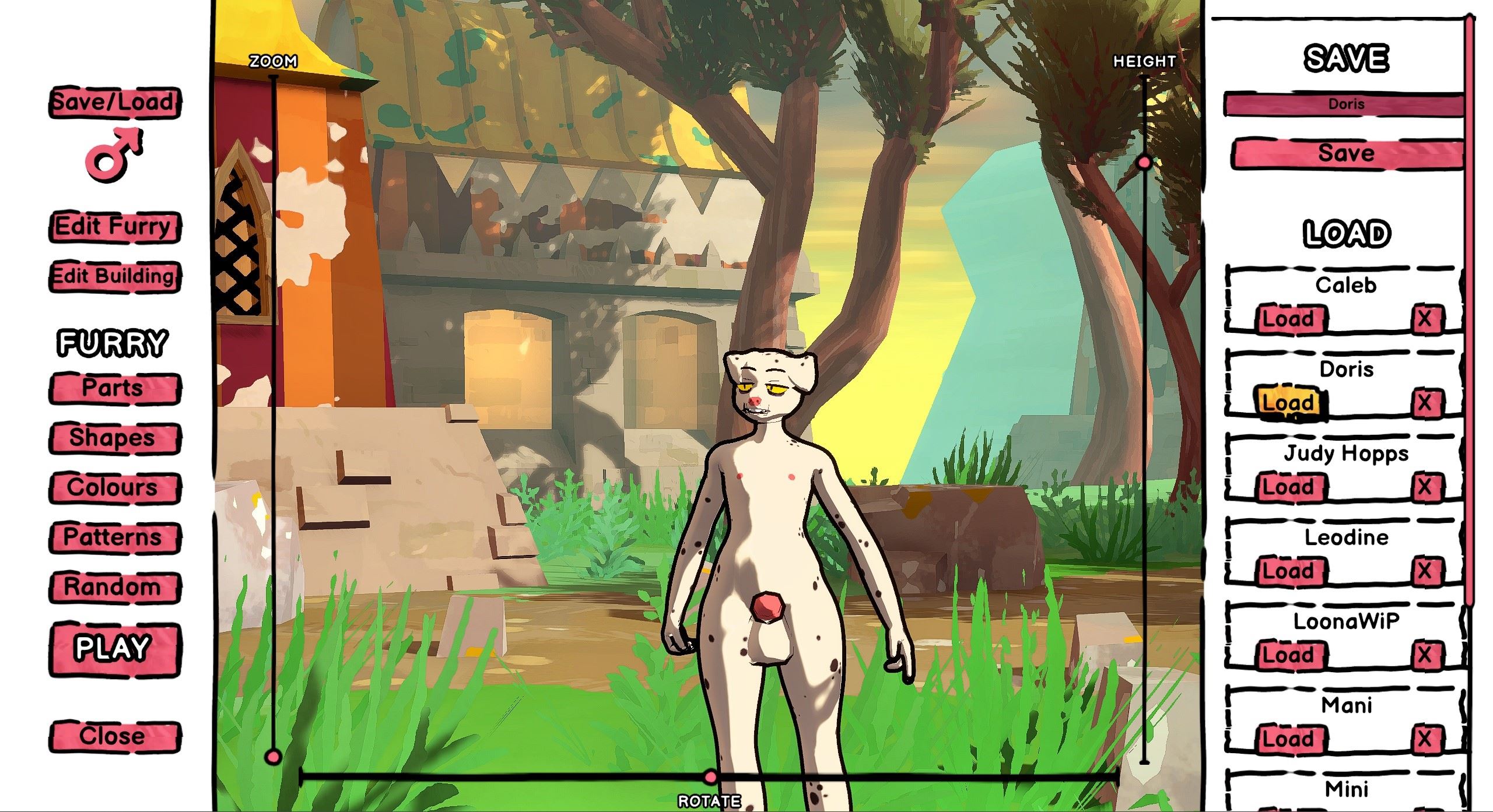
Task: Open the Save/Load panel
Action: [114, 103]
